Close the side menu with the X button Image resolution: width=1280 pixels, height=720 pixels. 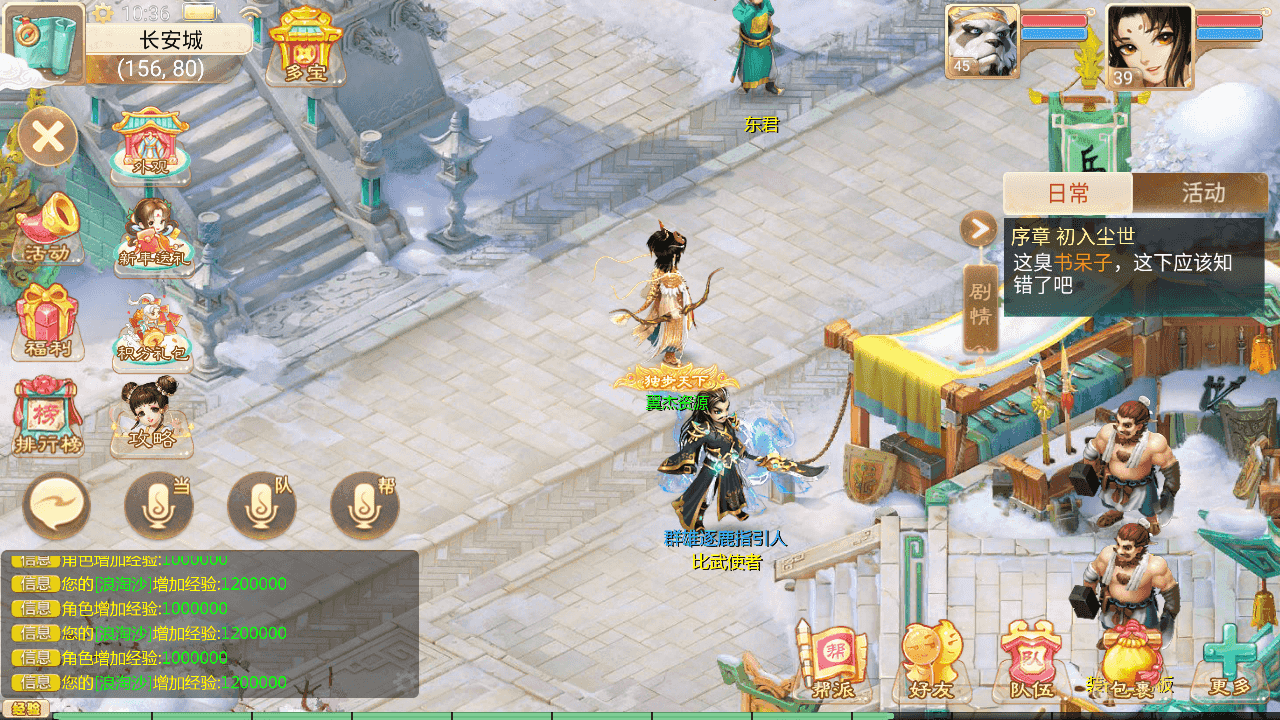pos(47,136)
